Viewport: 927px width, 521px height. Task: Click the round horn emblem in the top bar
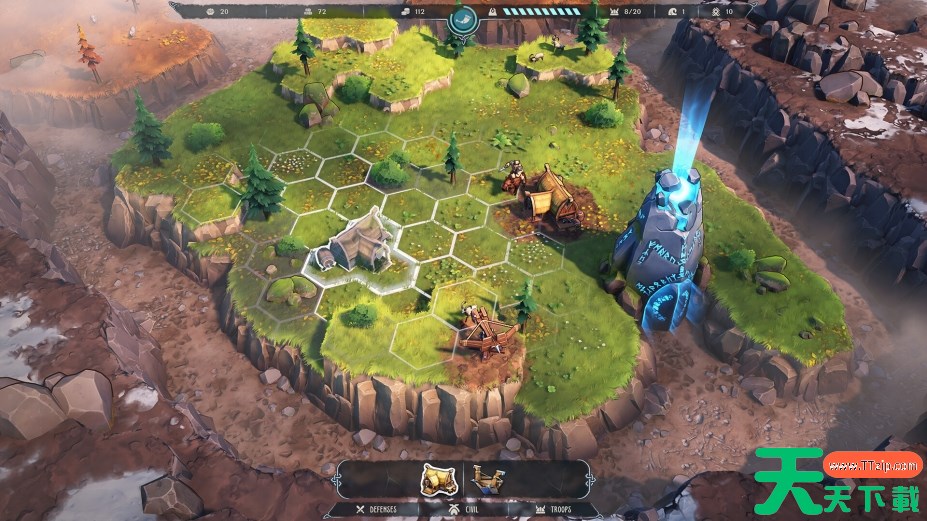coord(463,18)
